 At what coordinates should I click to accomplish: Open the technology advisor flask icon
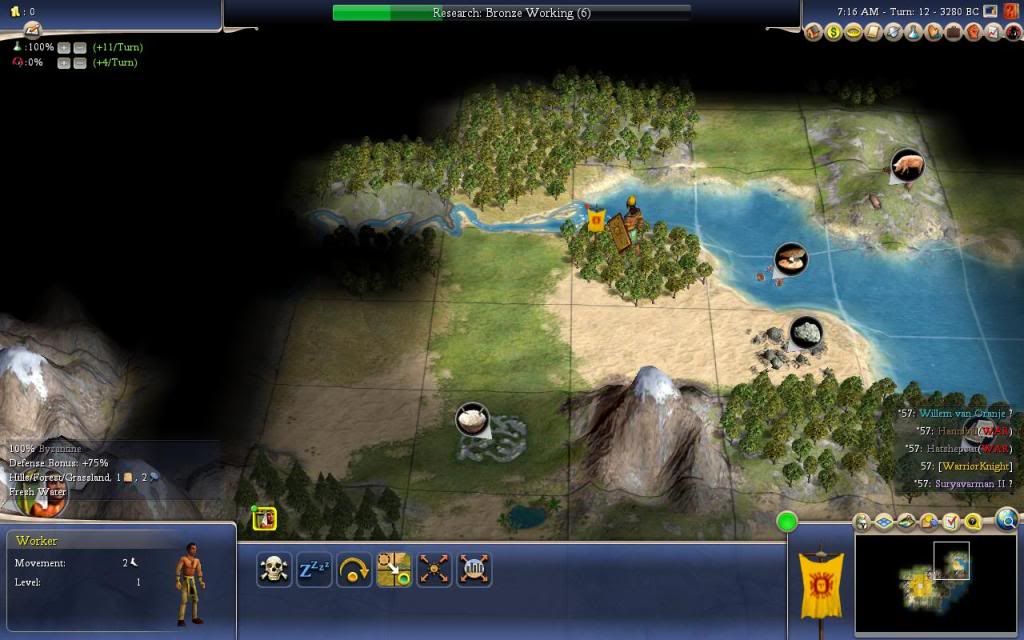pyautogui.click(x=914, y=33)
